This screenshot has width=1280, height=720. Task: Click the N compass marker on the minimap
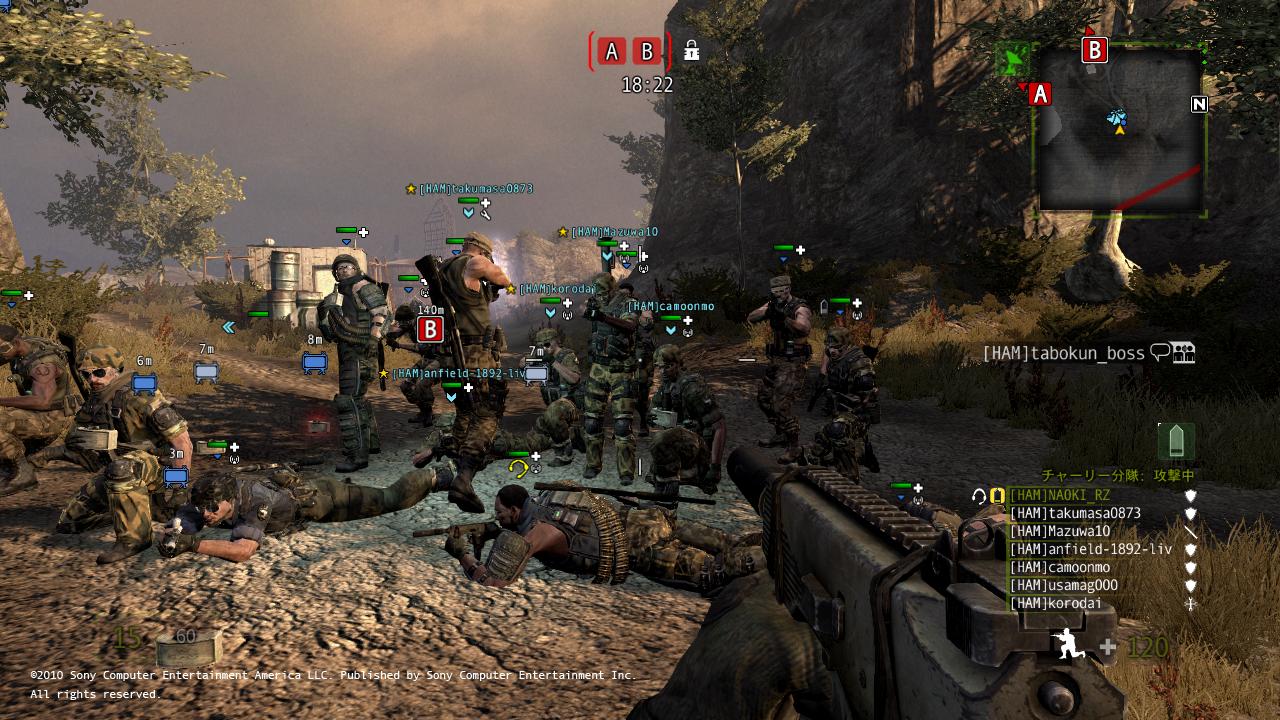point(1199,104)
